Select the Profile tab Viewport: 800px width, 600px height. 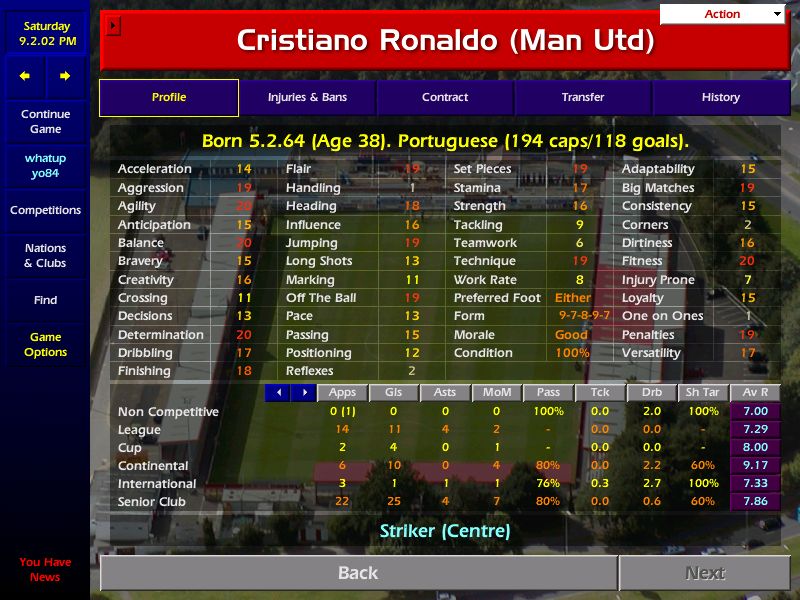[x=169, y=98]
